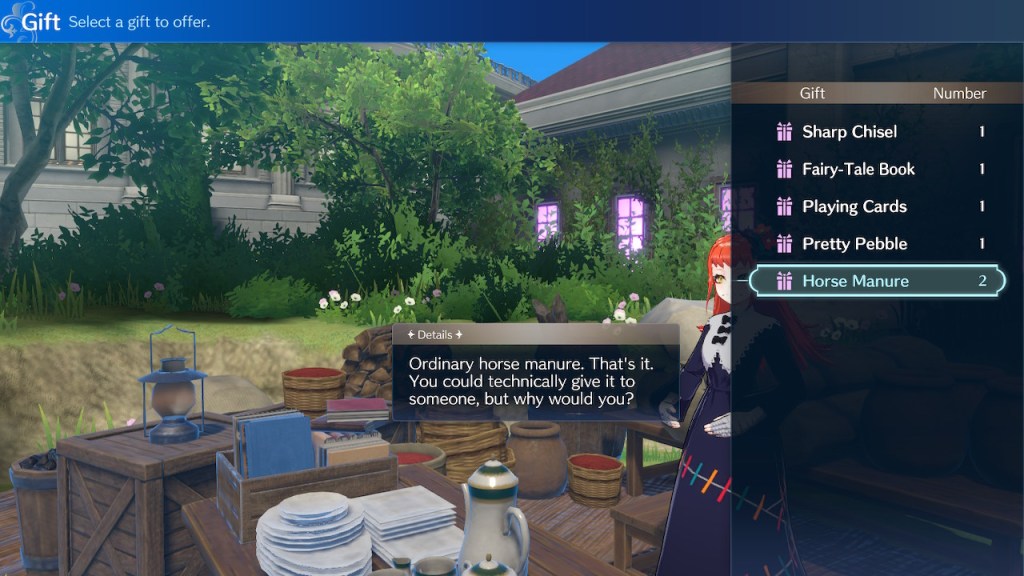1024x576 pixels.
Task: Select the highlighted Horse Manure gift
Action: click(x=856, y=281)
